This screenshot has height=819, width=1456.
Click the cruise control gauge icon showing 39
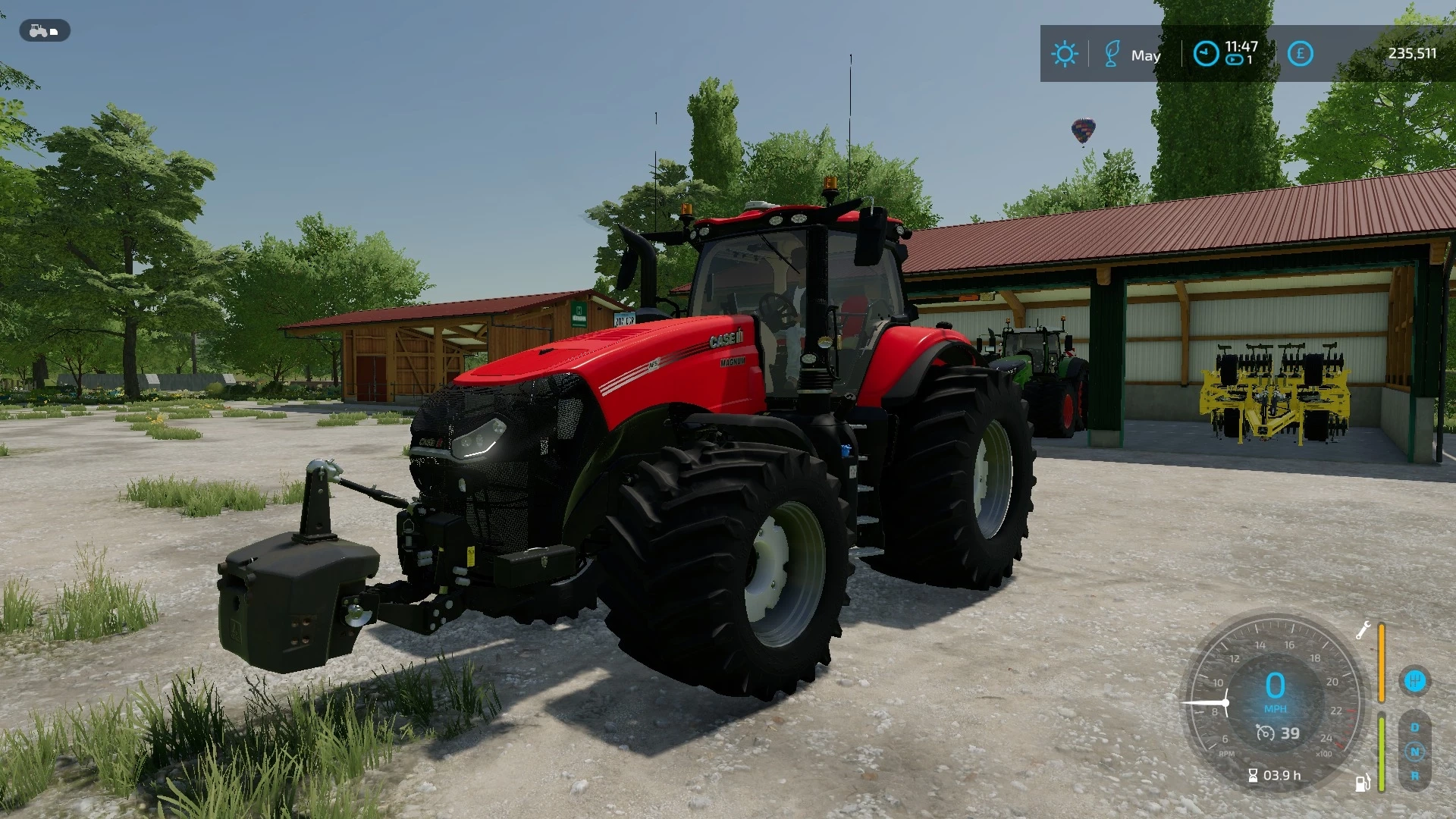pyautogui.click(x=1265, y=733)
